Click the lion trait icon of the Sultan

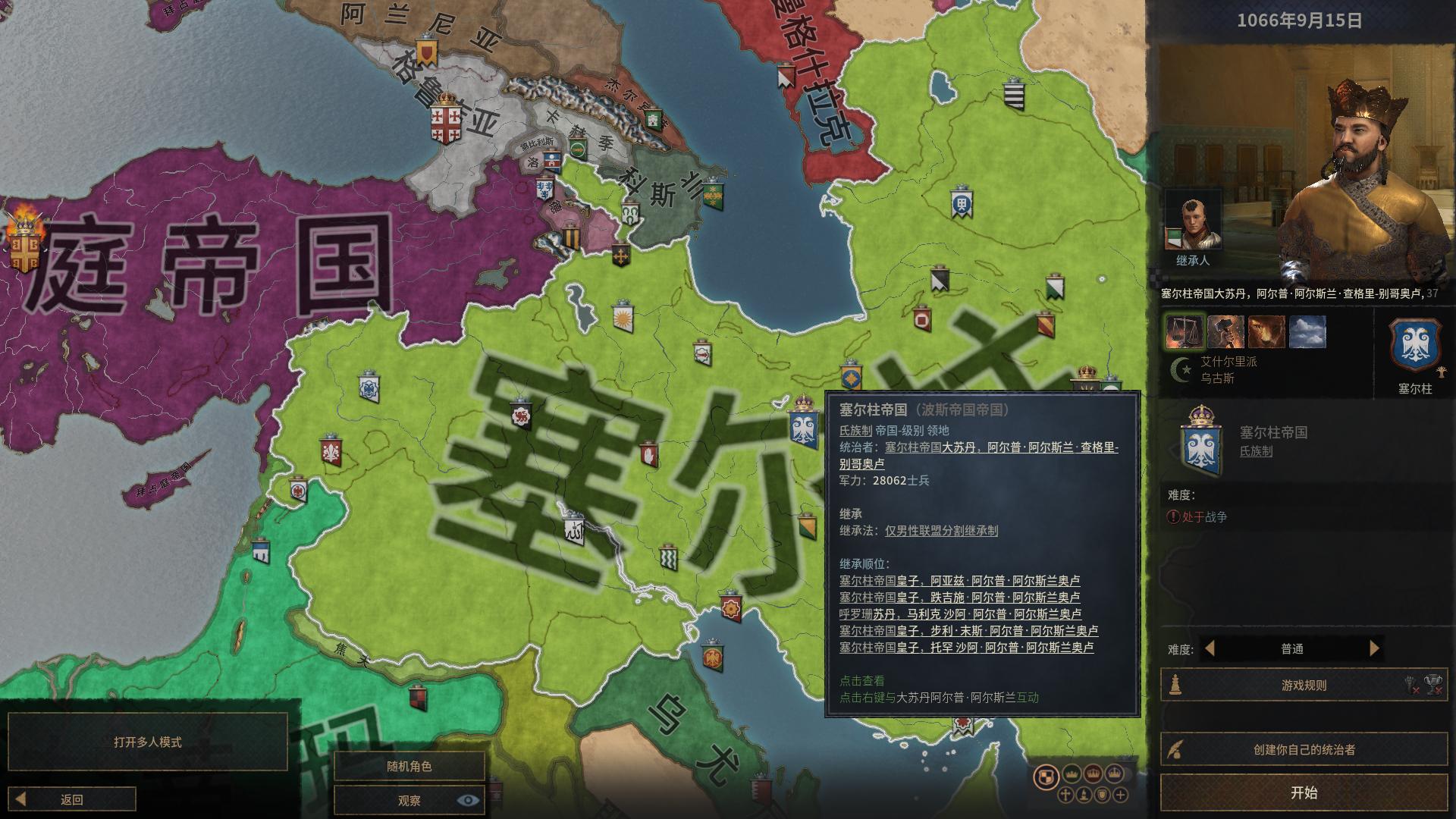tap(1266, 333)
